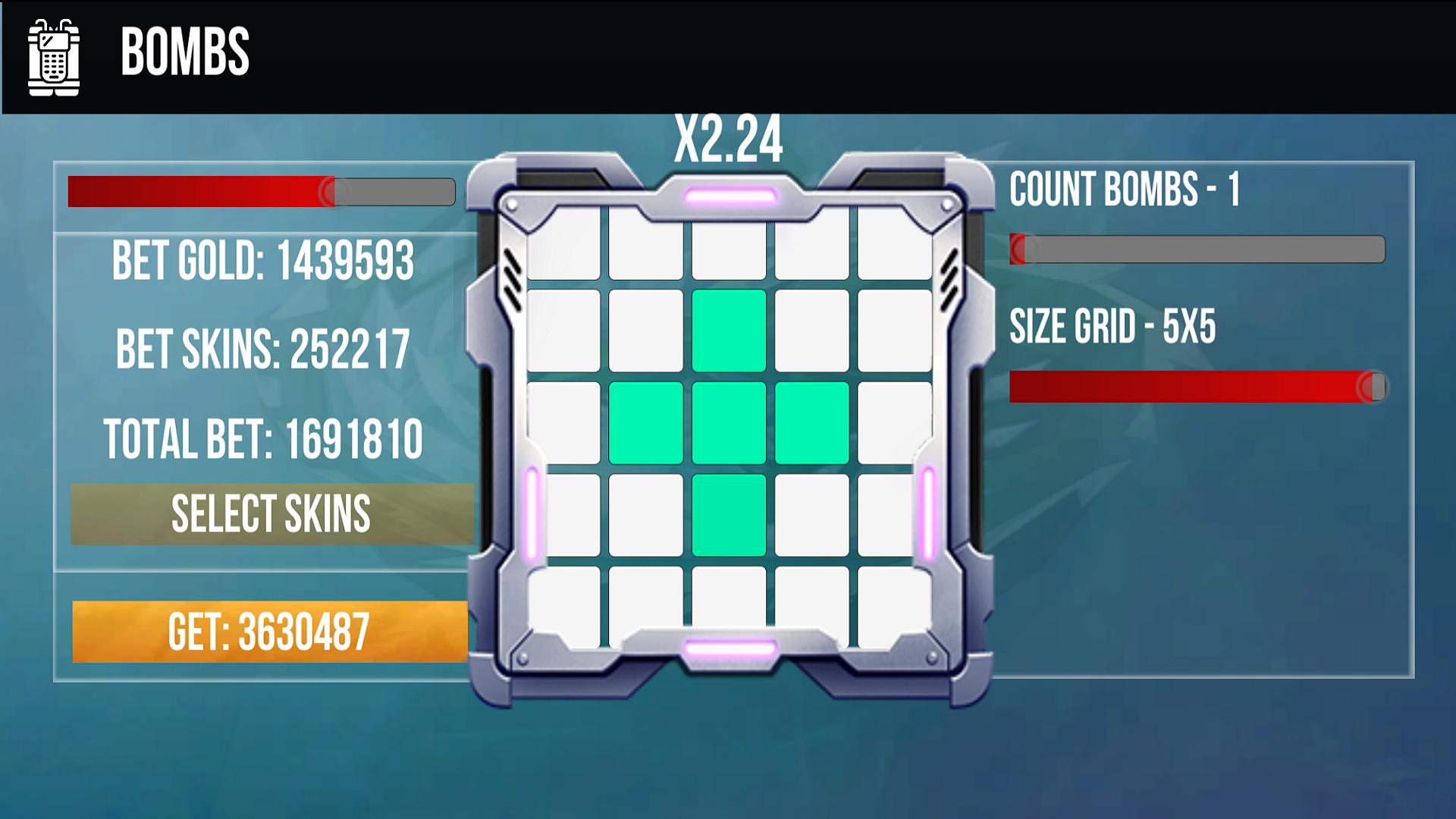This screenshot has height=819, width=1456.
Task: Adjust the bet amount slider above Bet Gold
Action: [330, 192]
